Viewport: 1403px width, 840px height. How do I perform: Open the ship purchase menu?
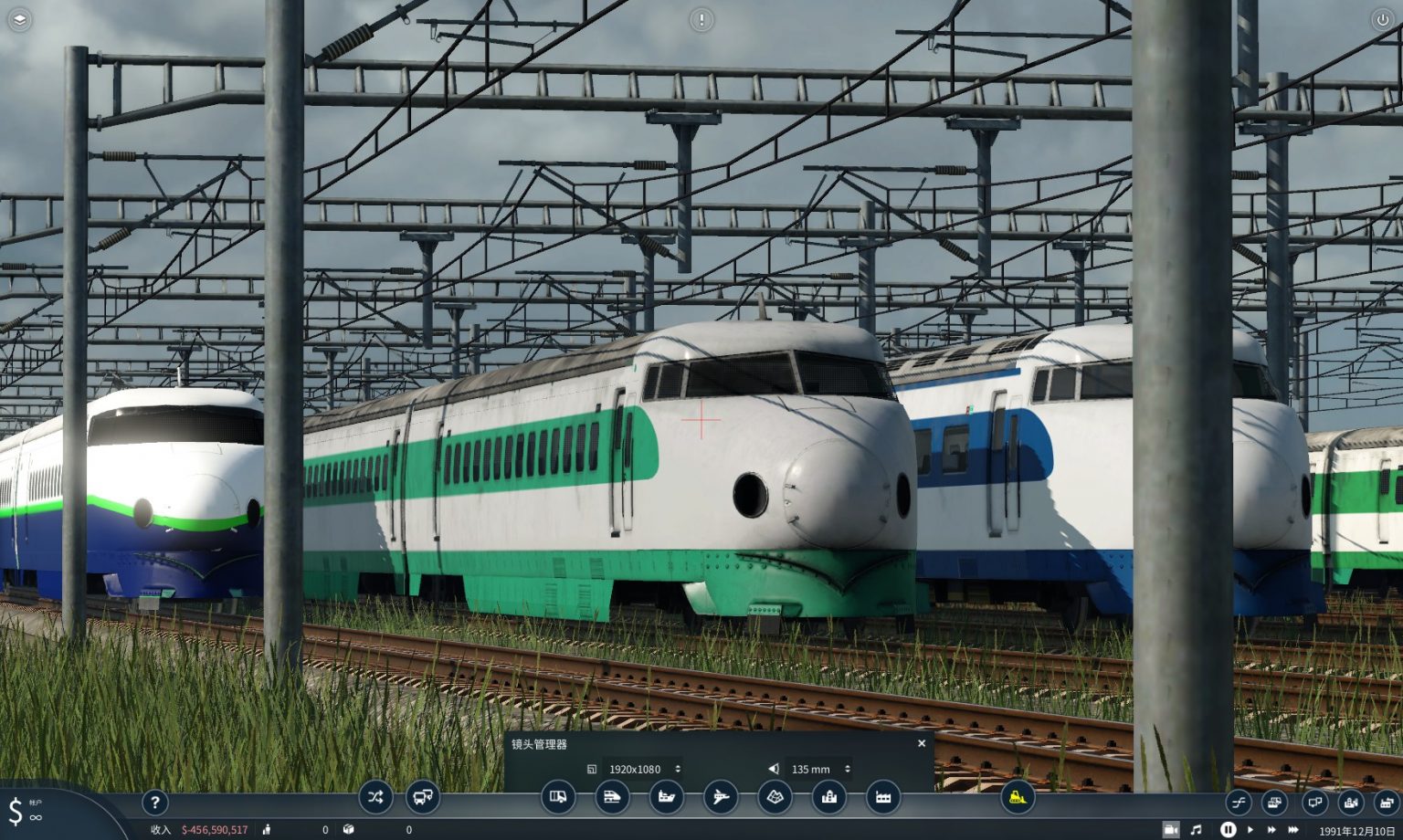tap(668, 796)
